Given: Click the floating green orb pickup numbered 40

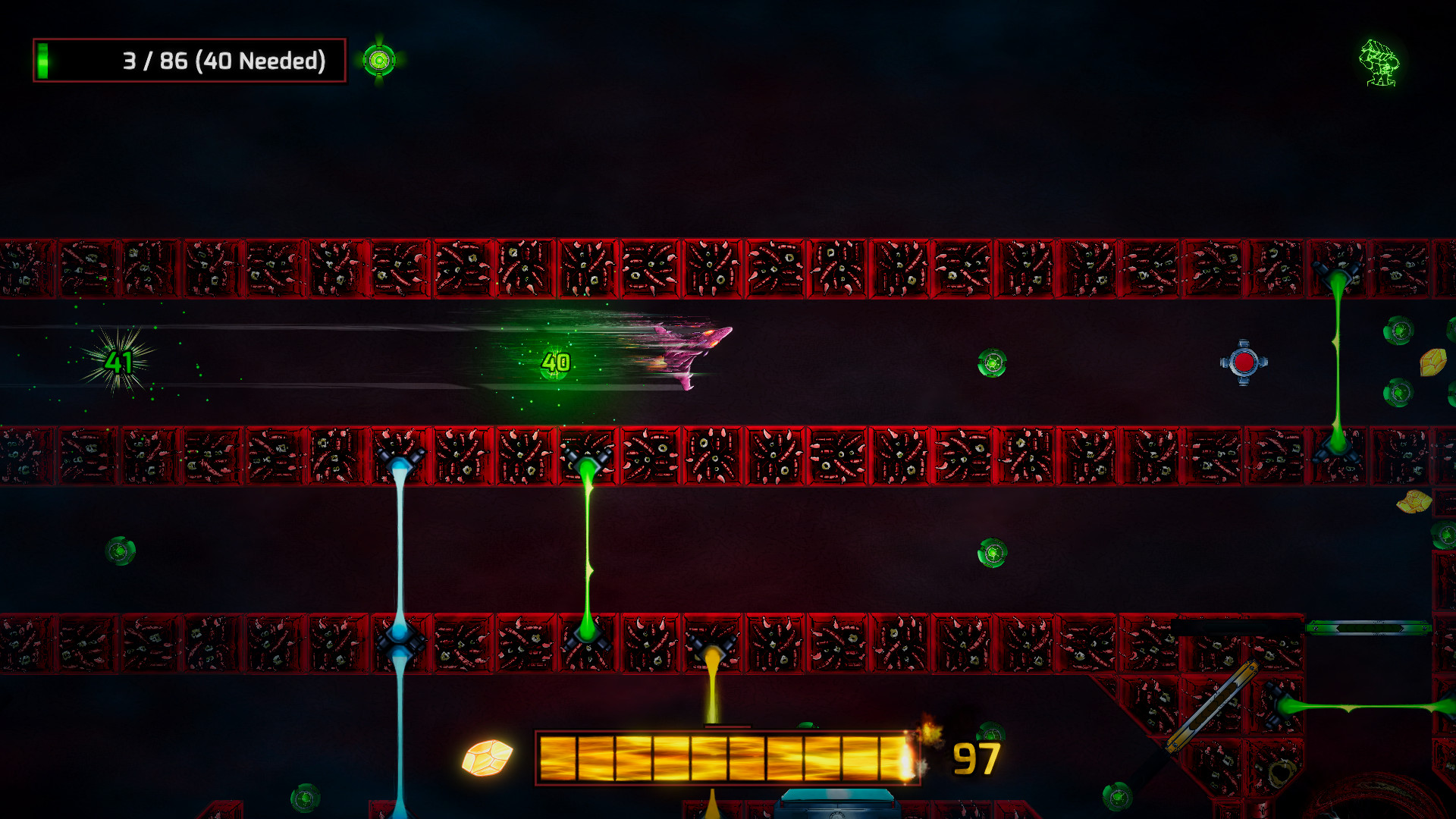Looking at the screenshot, I should tap(556, 363).
